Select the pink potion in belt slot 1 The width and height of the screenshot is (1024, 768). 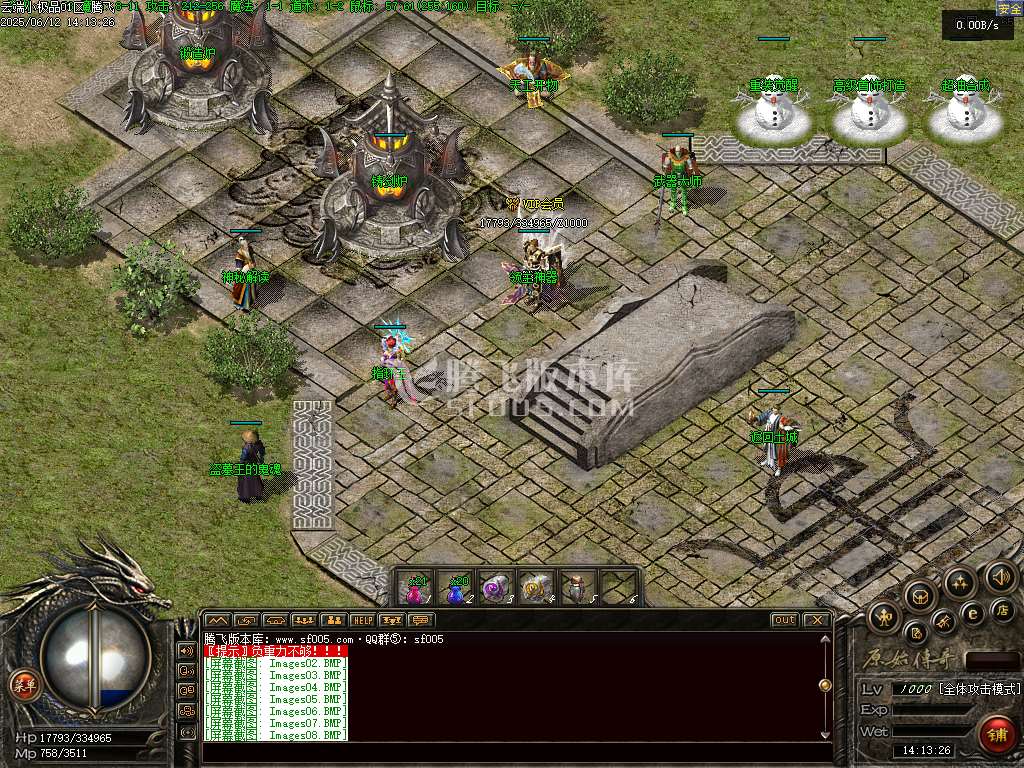pyautogui.click(x=414, y=590)
